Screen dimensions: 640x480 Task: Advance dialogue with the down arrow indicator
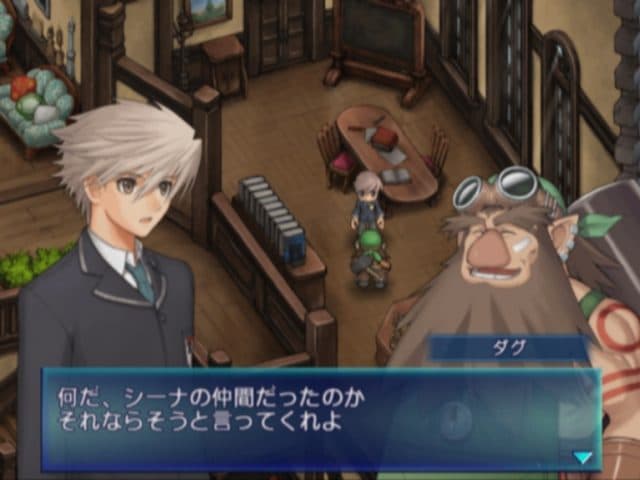(582, 457)
